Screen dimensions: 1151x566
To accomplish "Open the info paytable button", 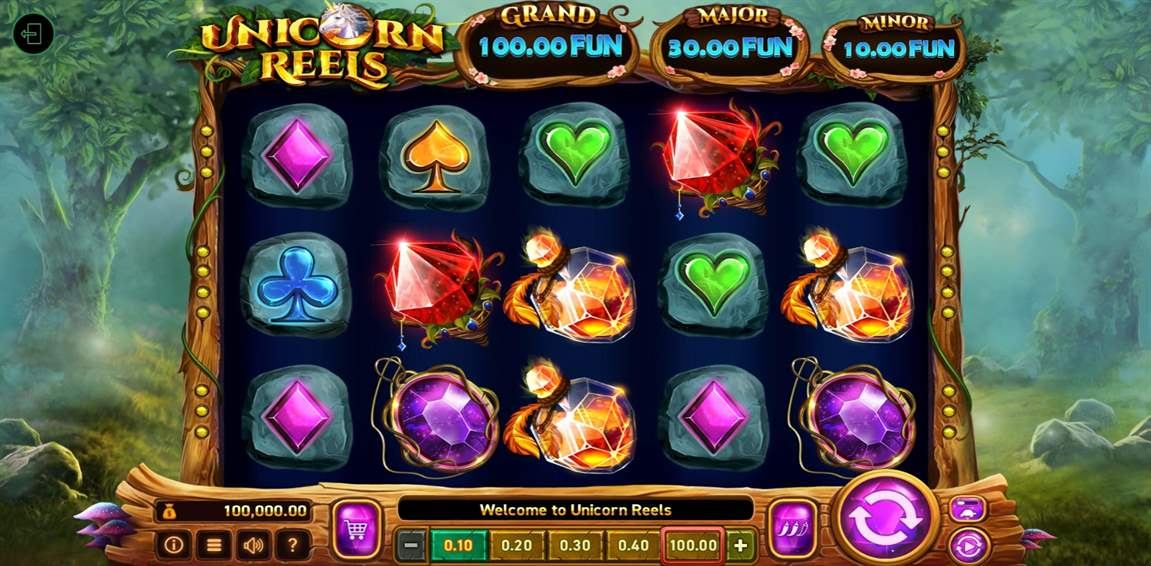I will 173,545.
